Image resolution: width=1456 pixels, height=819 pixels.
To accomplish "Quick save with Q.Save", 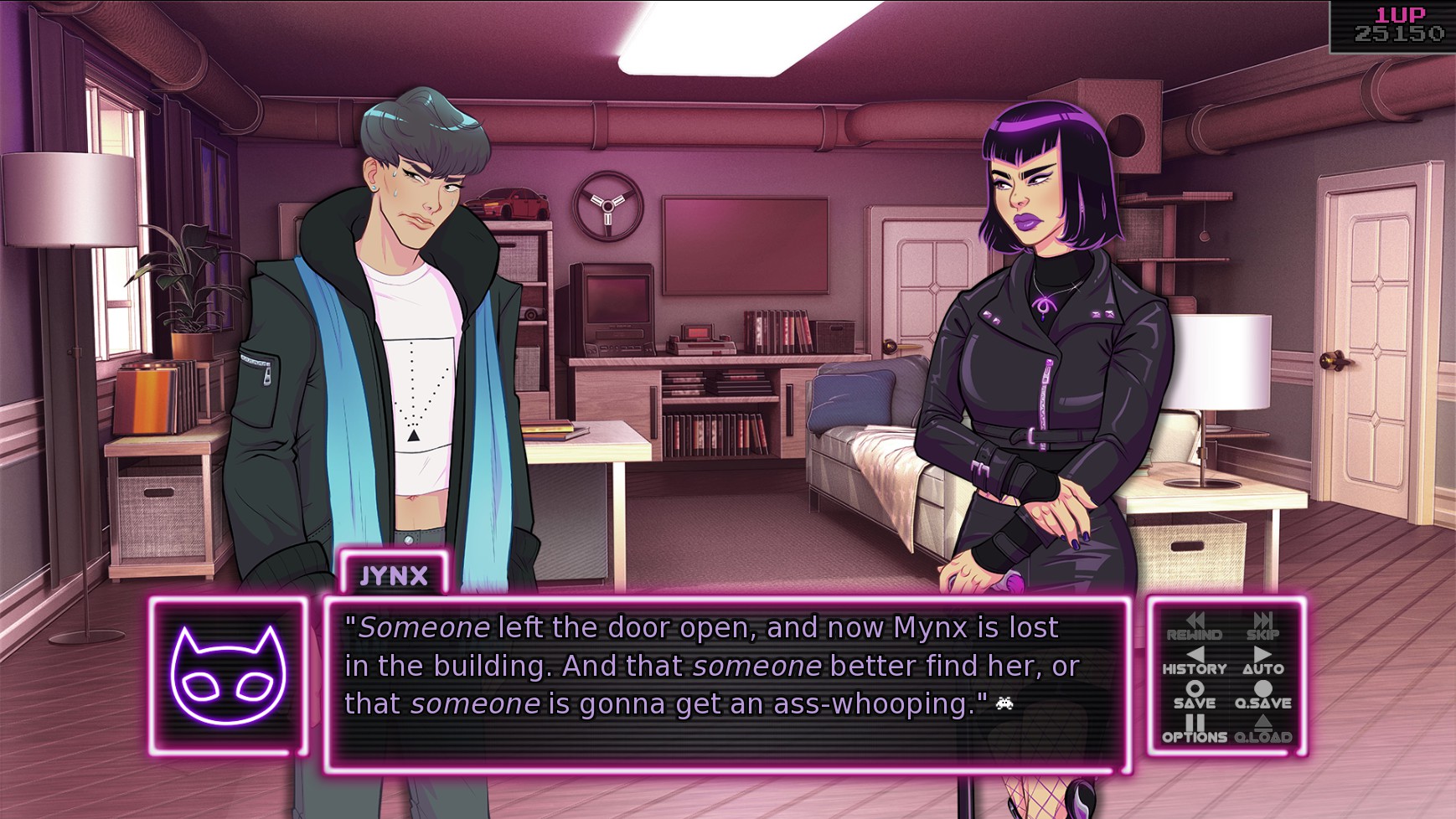I will click(x=1262, y=695).
